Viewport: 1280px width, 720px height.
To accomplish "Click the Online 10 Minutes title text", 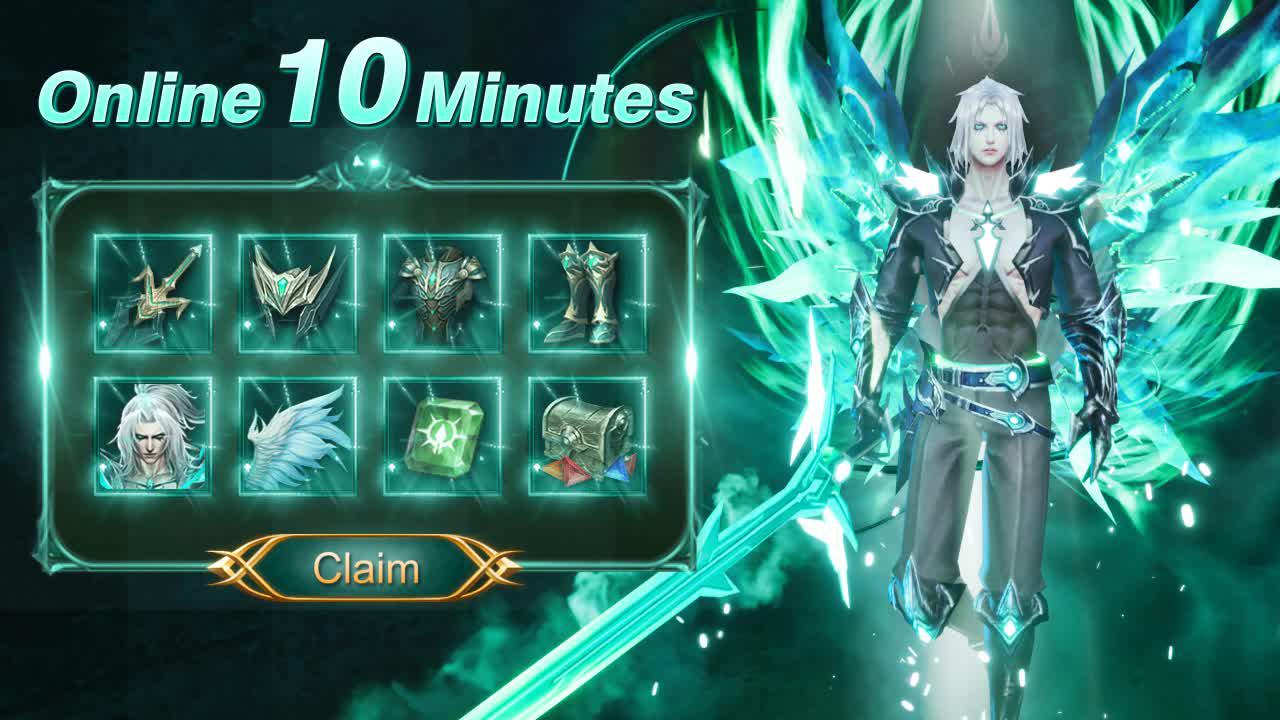I will [x=370, y=95].
